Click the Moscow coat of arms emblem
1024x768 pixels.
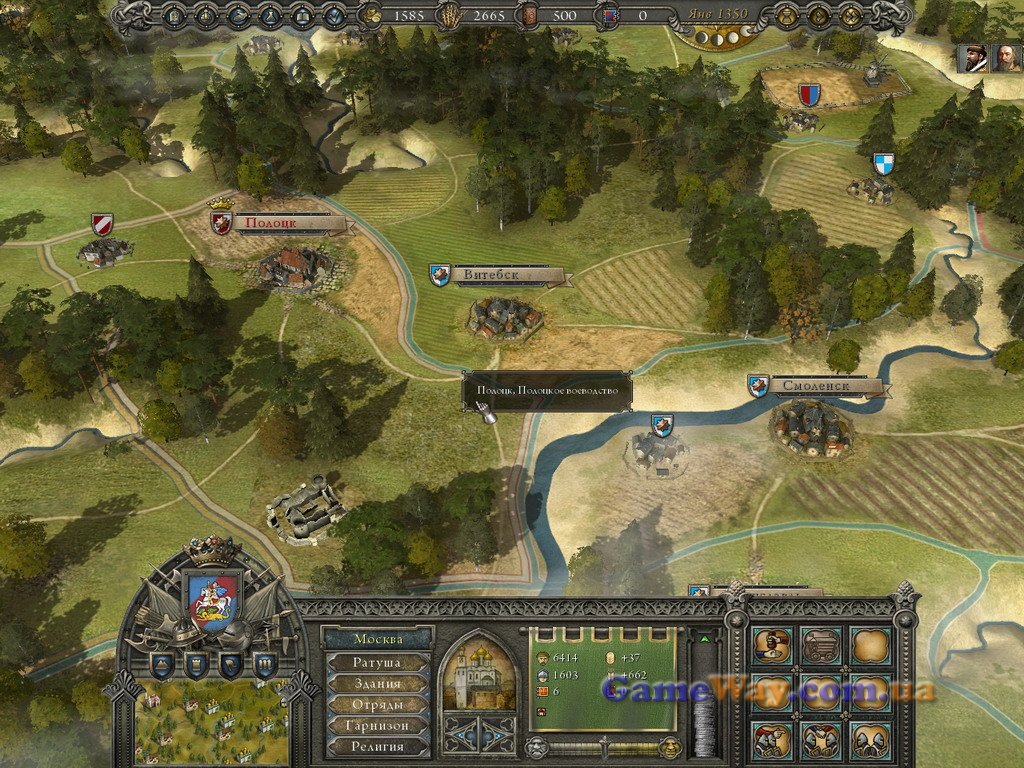pos(213,597)
